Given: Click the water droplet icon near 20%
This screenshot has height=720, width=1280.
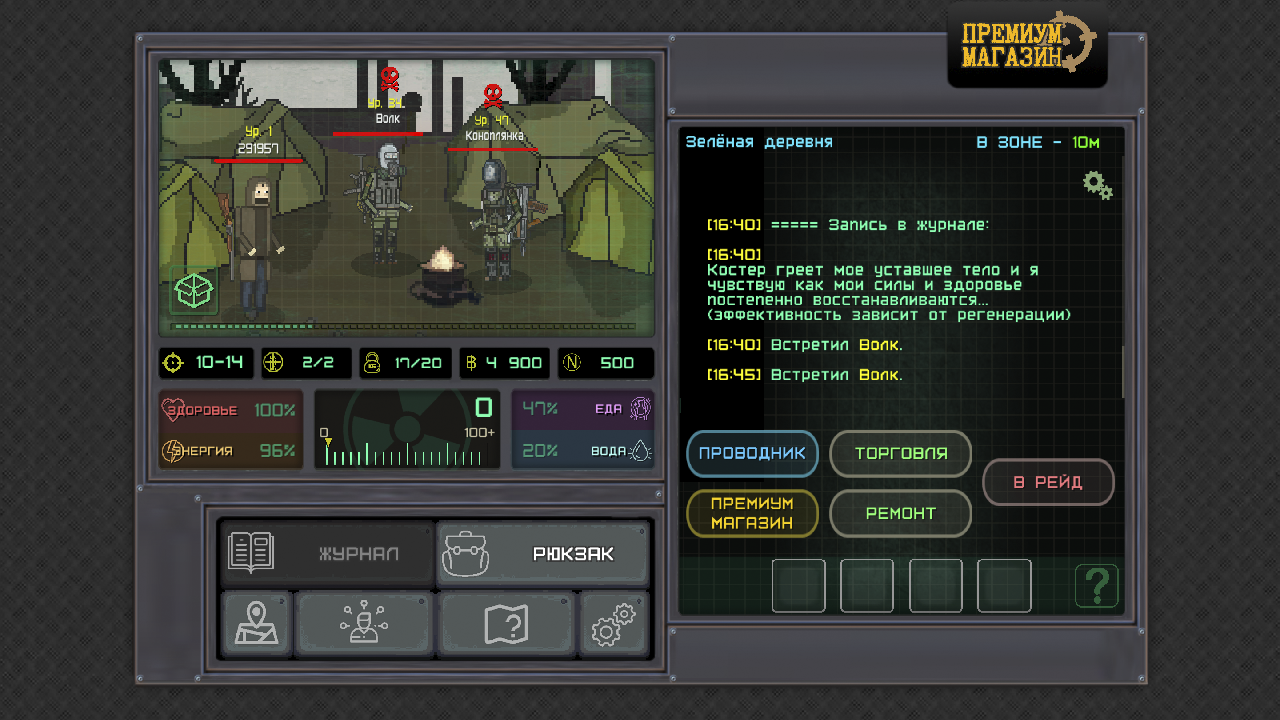Looking at the screenshot, I should [642, 451].
